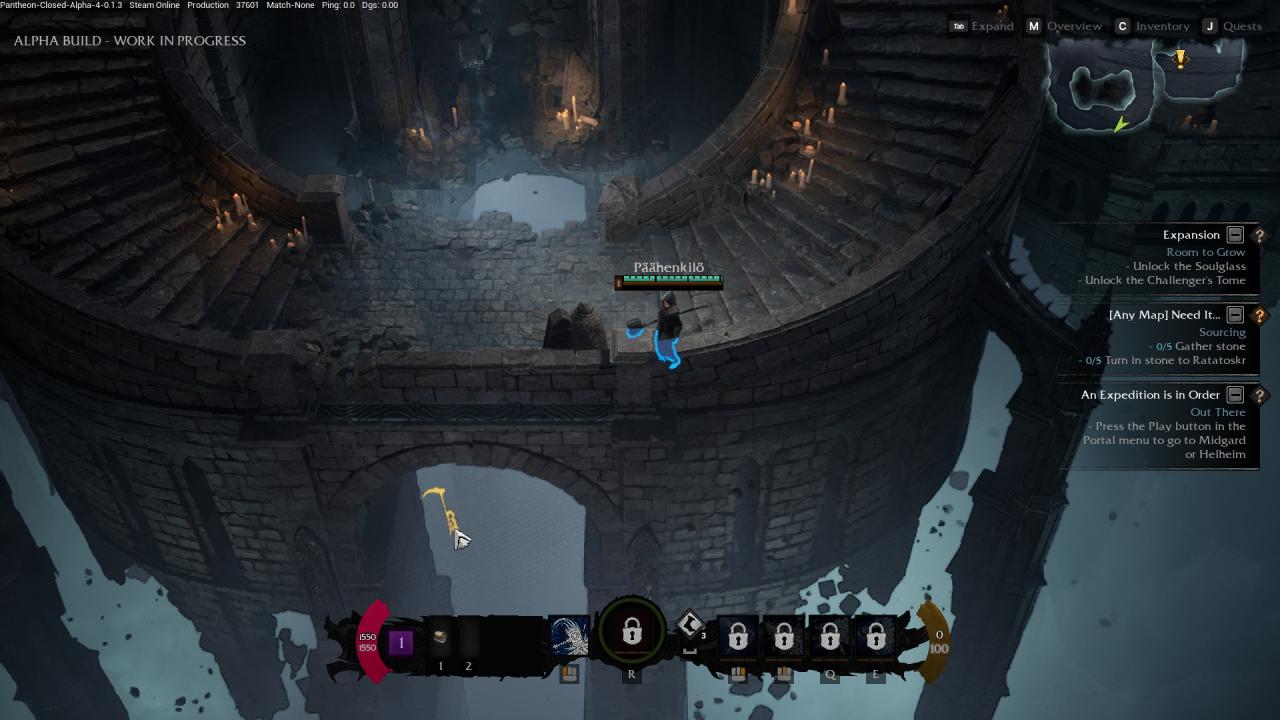
Task: Open question-mark help for Expansion quest
Action: 1259,235
